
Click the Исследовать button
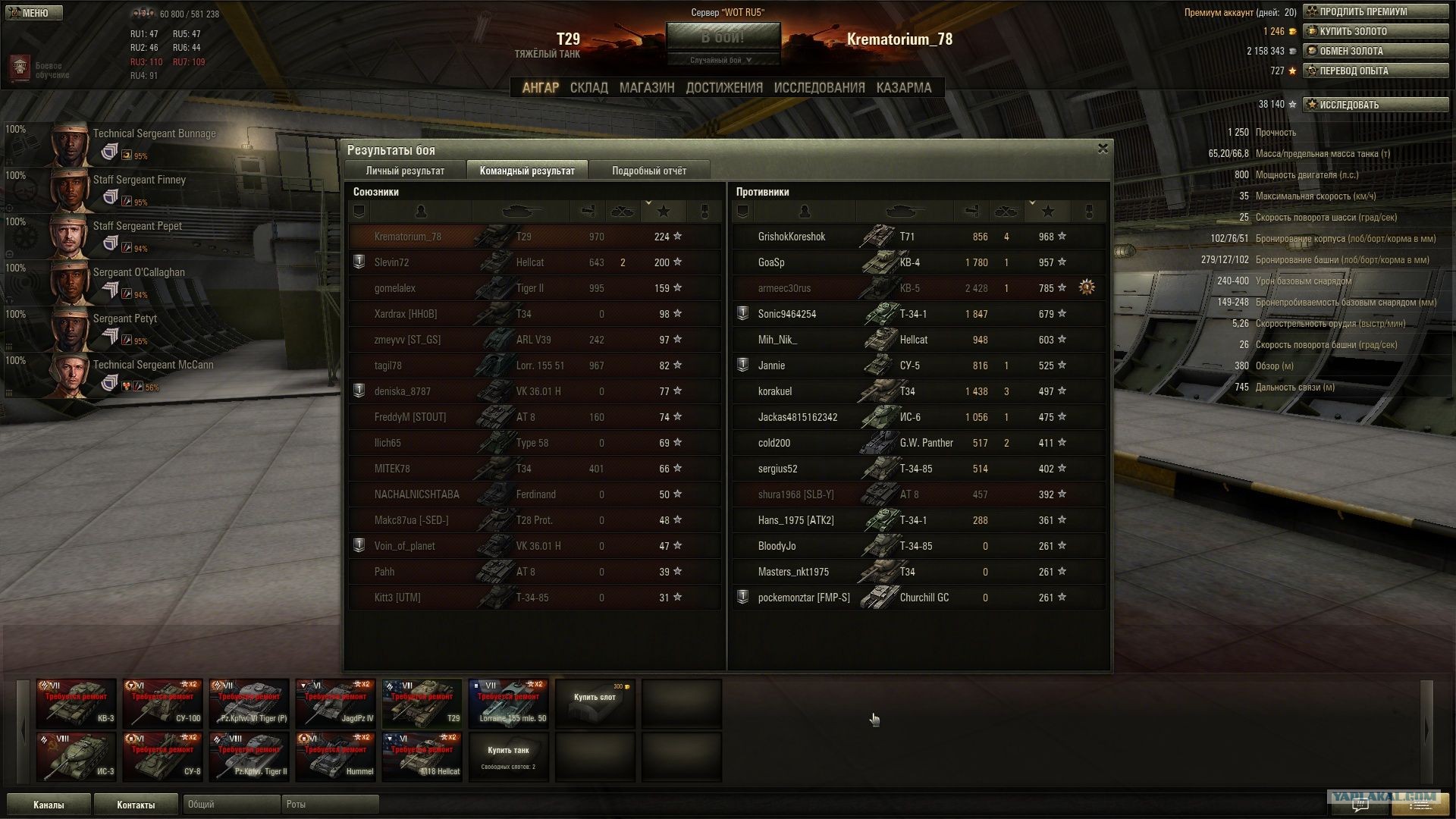tap(1375, 105)
